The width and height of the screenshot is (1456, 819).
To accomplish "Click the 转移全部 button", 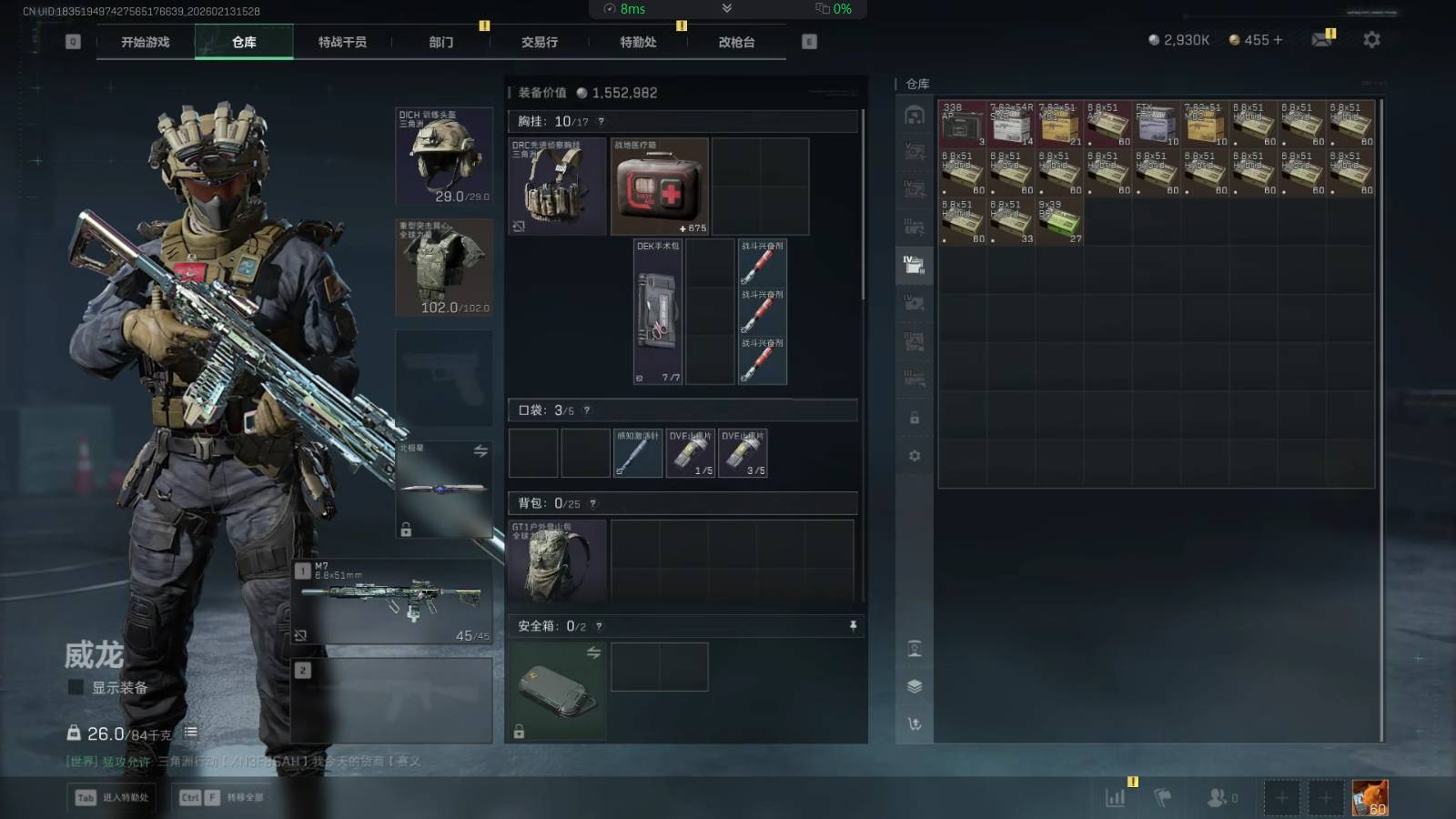I will click(223, 798).
